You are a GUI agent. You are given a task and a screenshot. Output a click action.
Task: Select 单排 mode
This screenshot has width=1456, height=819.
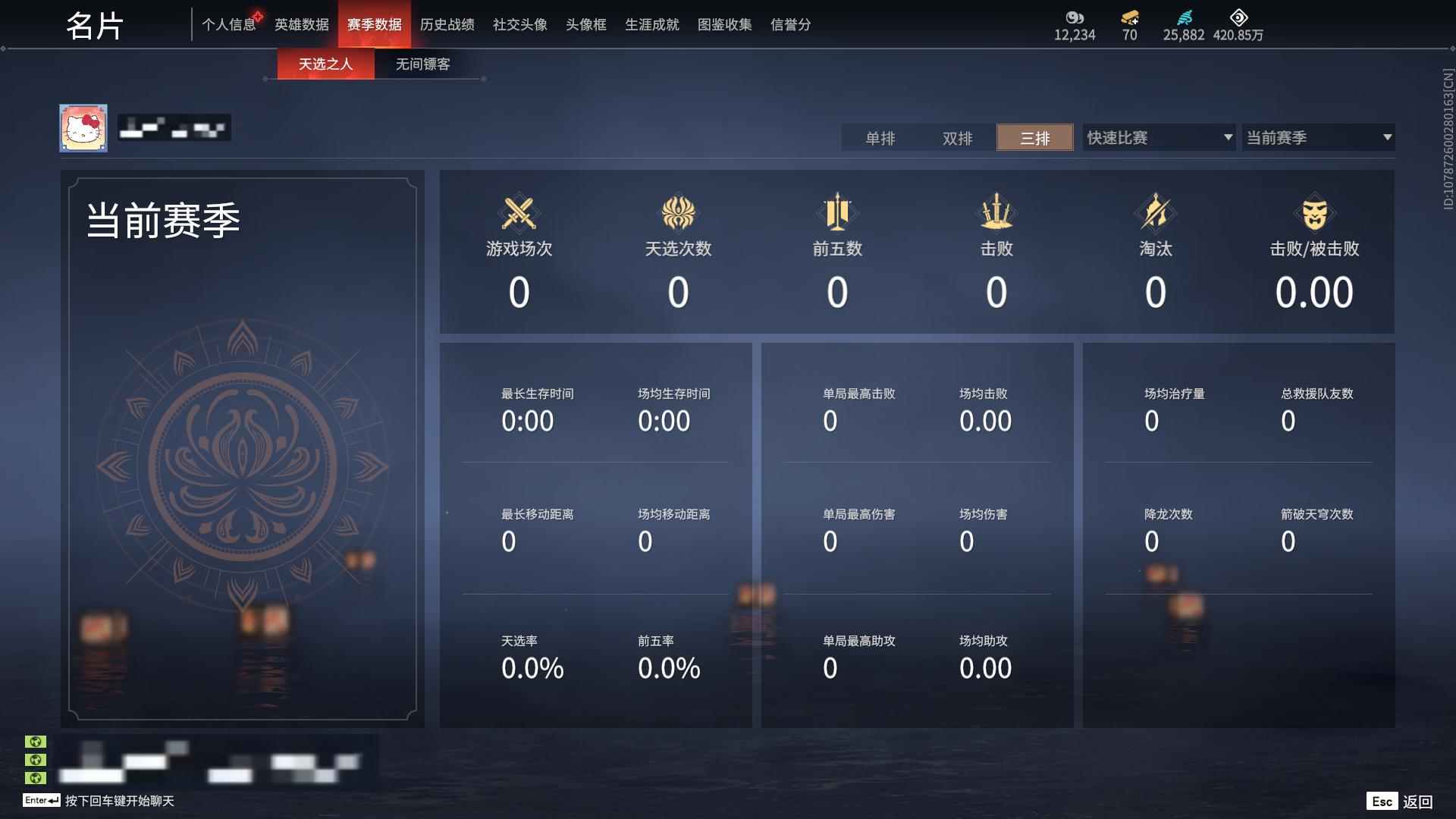click(880, 138)
